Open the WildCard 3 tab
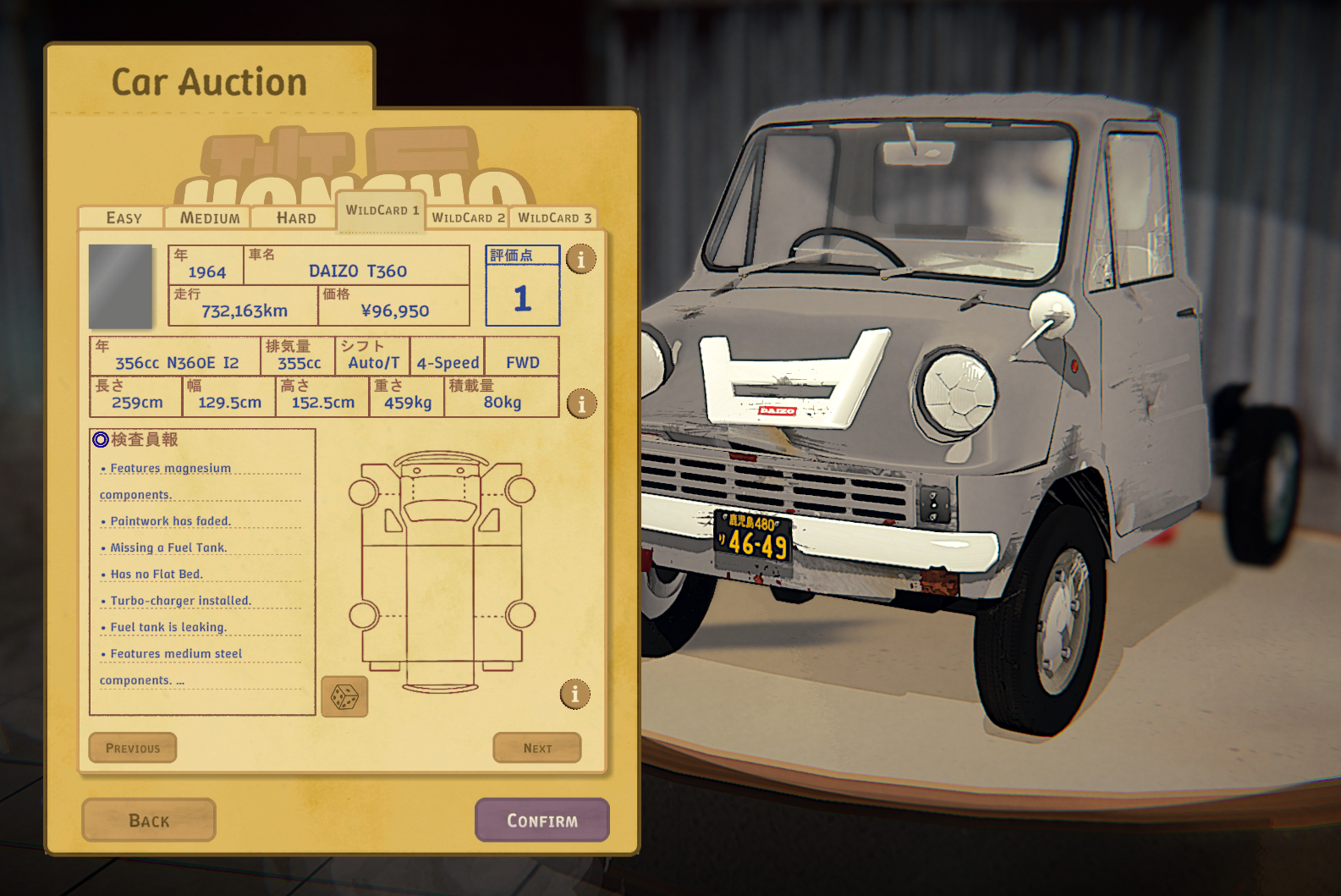Screen dimensions: 1341x896 click(554, 218)
